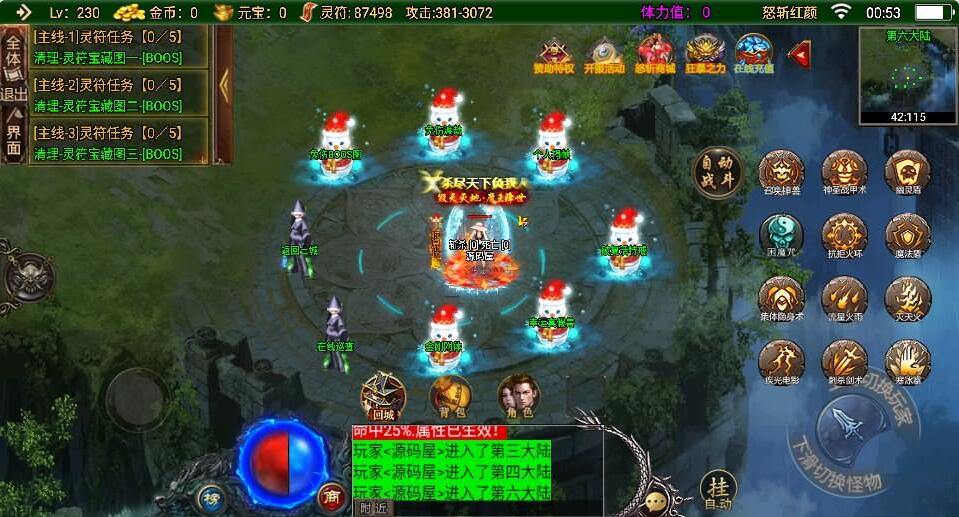Open the 第六大陆 minimap
The image size is (959, 517).
pos(906,75)
